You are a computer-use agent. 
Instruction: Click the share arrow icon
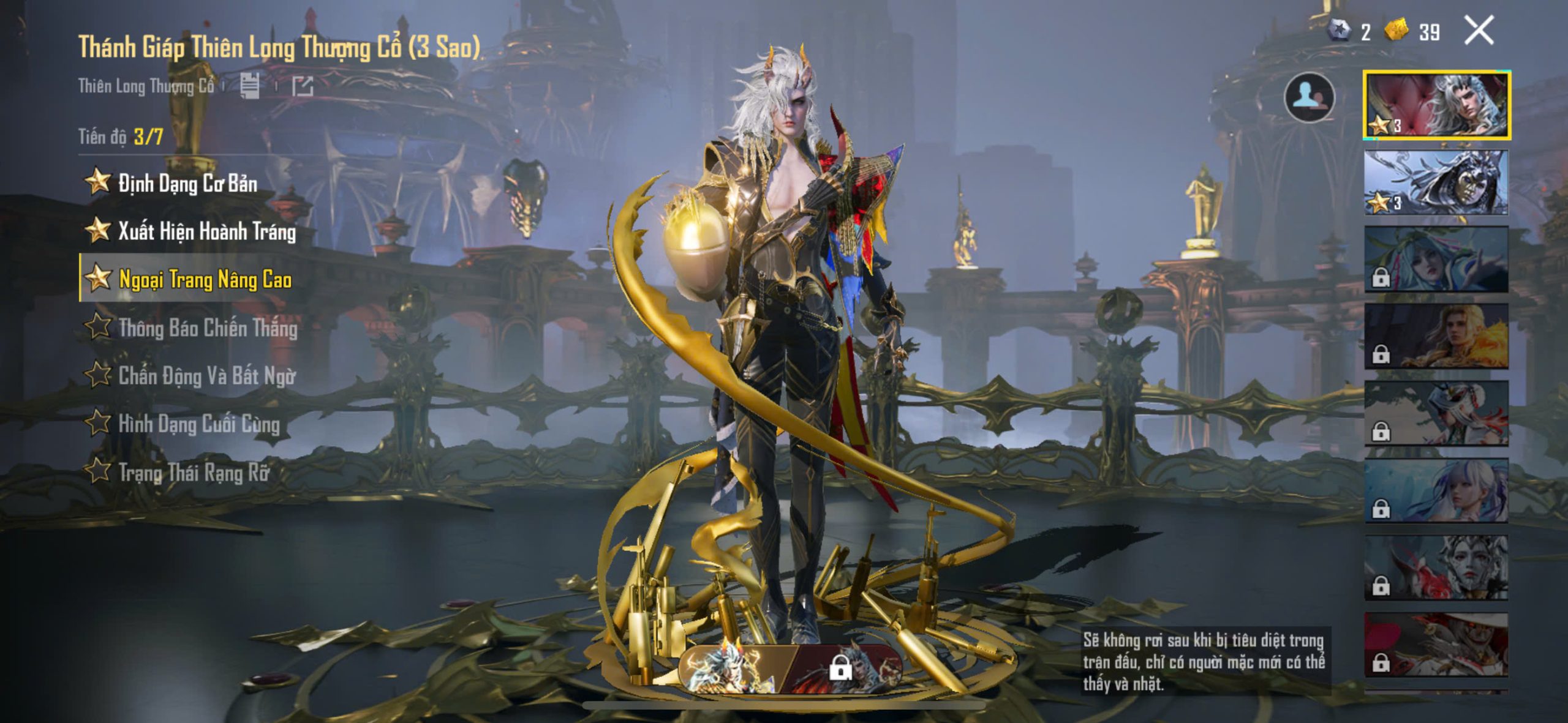point(303,86)
